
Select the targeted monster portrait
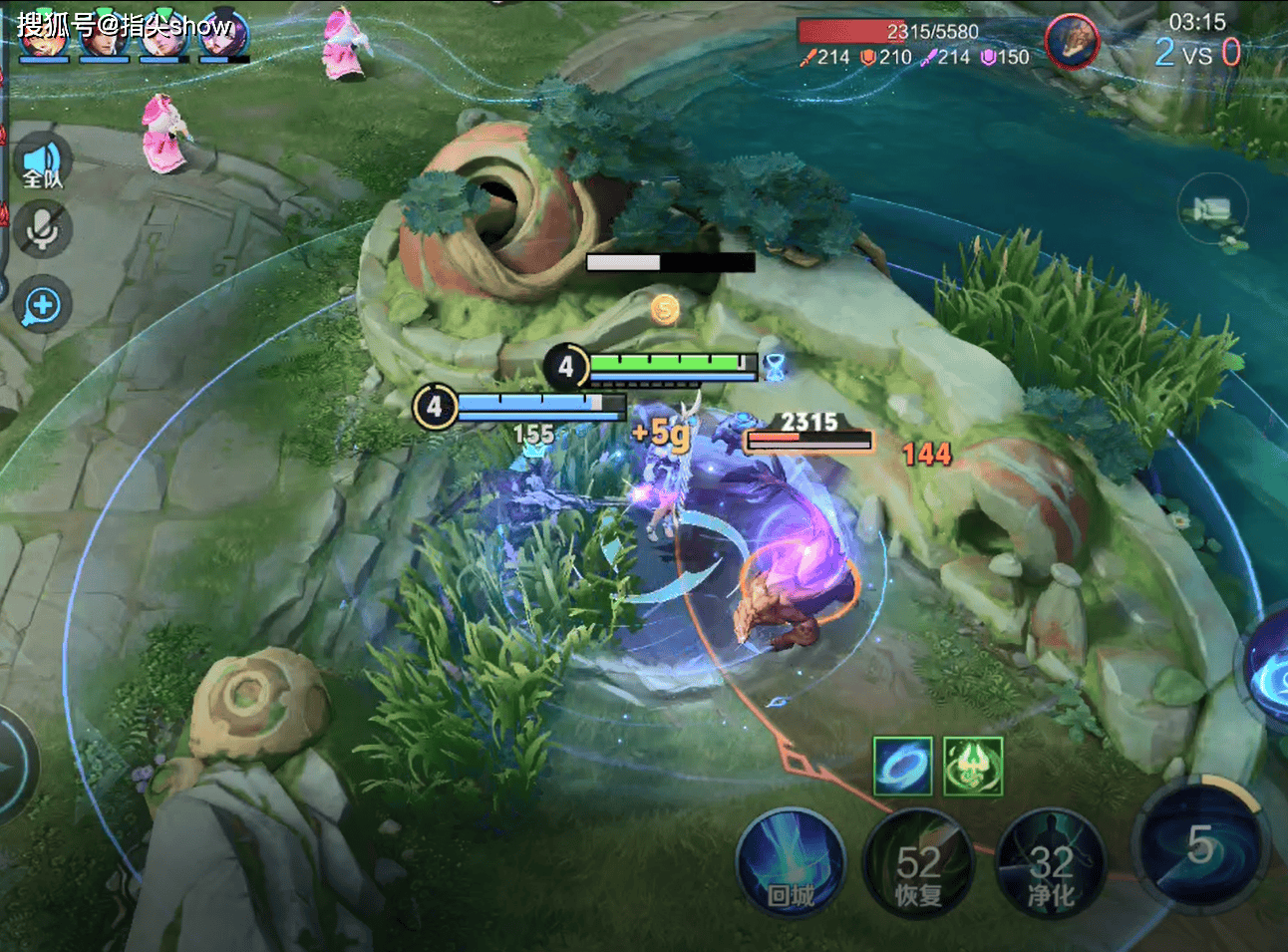point(1072,42)
